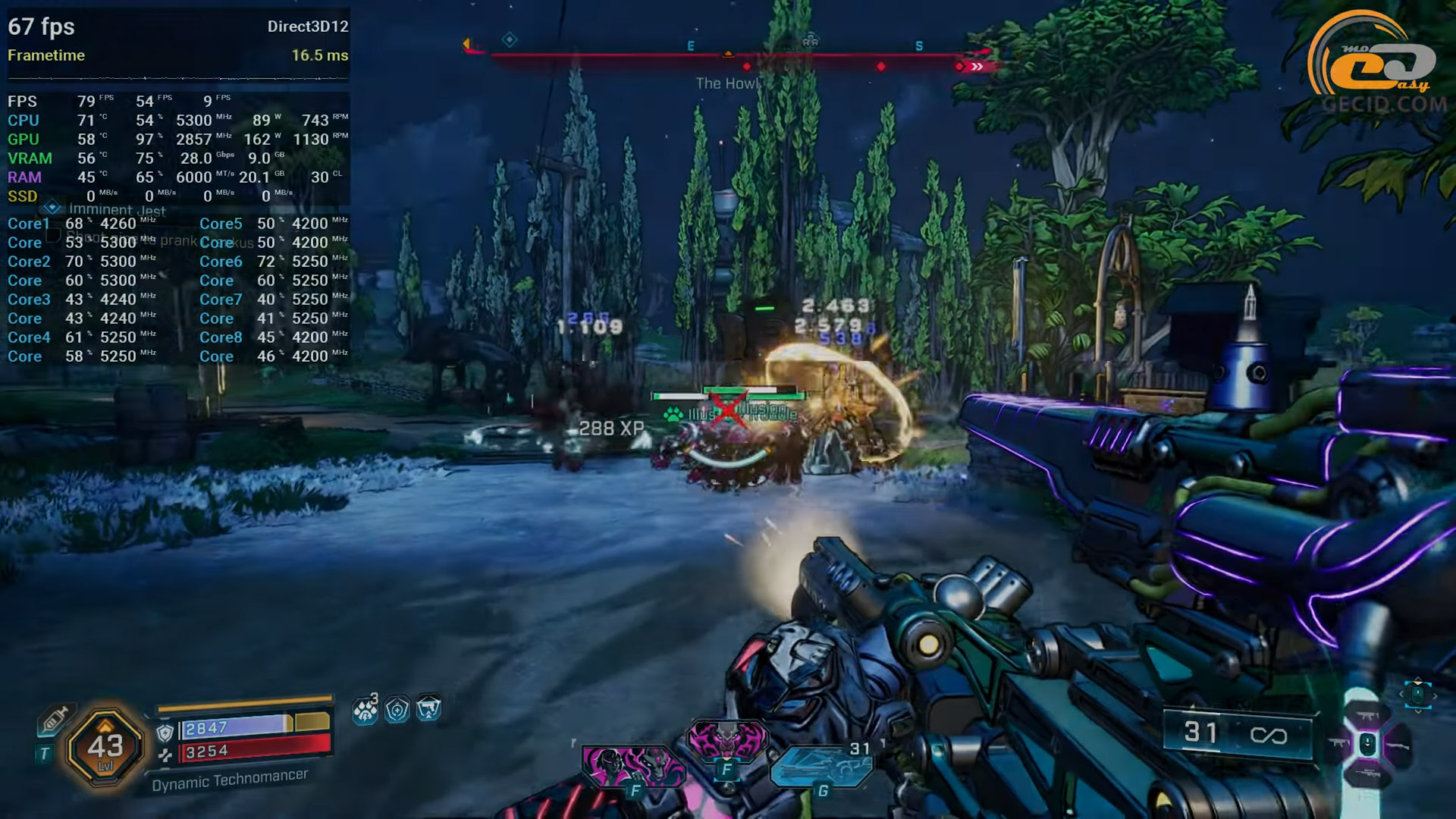Viewport: 1456px width, 819px height.
Task: Inspect the pistol upgrade buff icon
Action: click(428, 708)
